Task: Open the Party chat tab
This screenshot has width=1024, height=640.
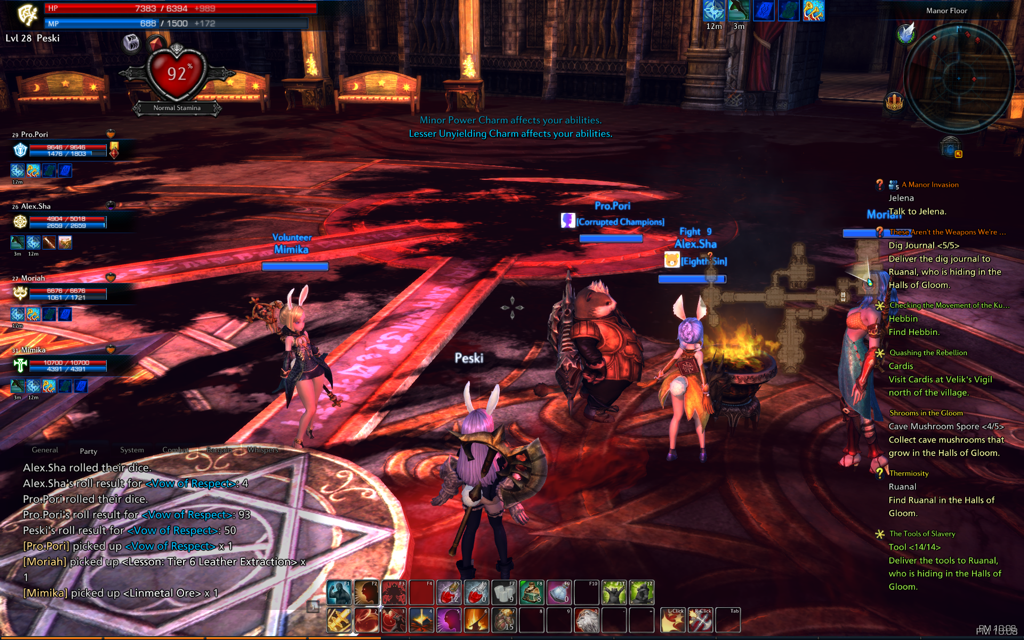Action: [x=89, y=451]
